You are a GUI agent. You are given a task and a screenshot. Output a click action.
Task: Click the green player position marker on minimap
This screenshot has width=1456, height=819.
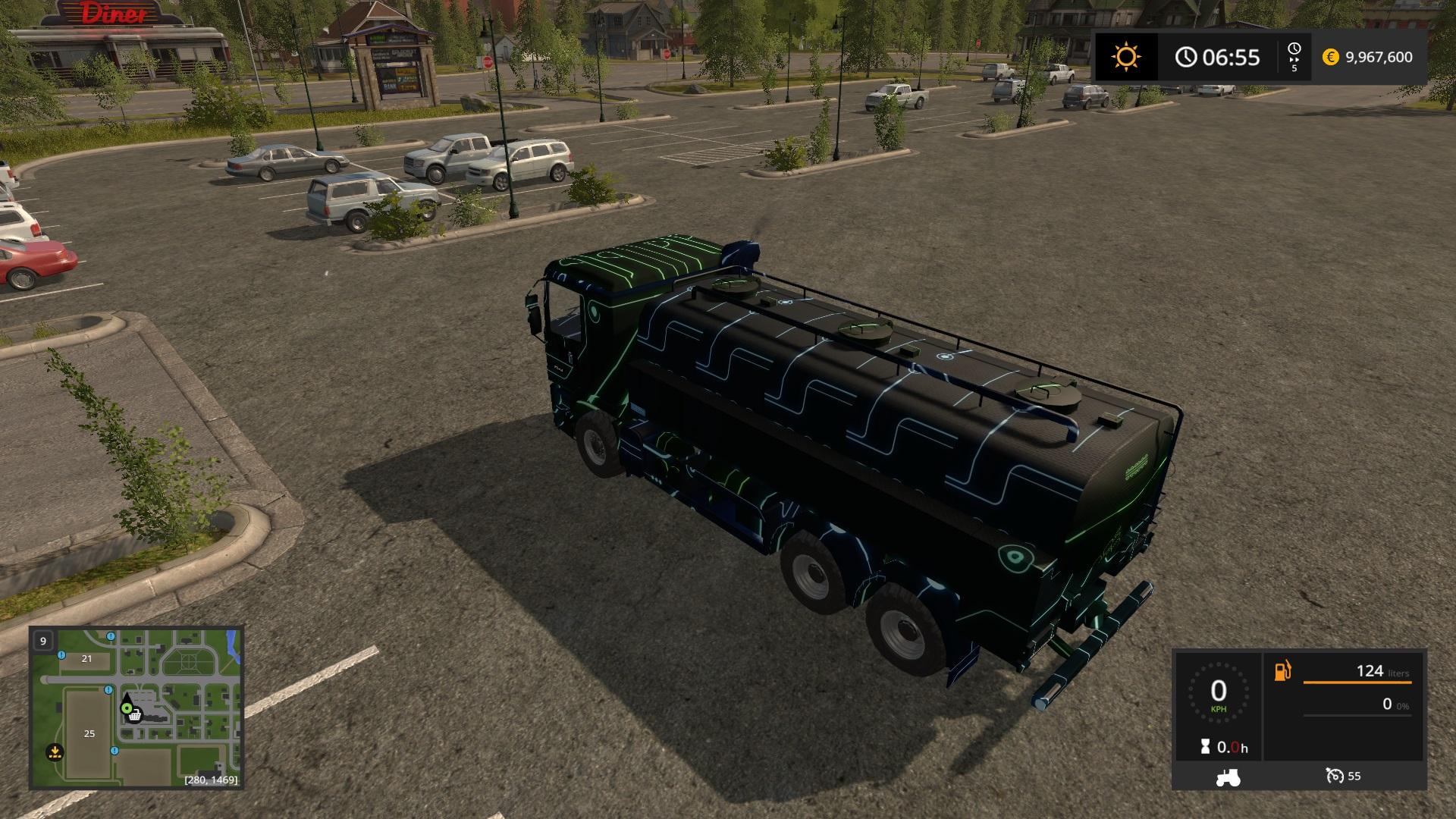click(126, 708)
